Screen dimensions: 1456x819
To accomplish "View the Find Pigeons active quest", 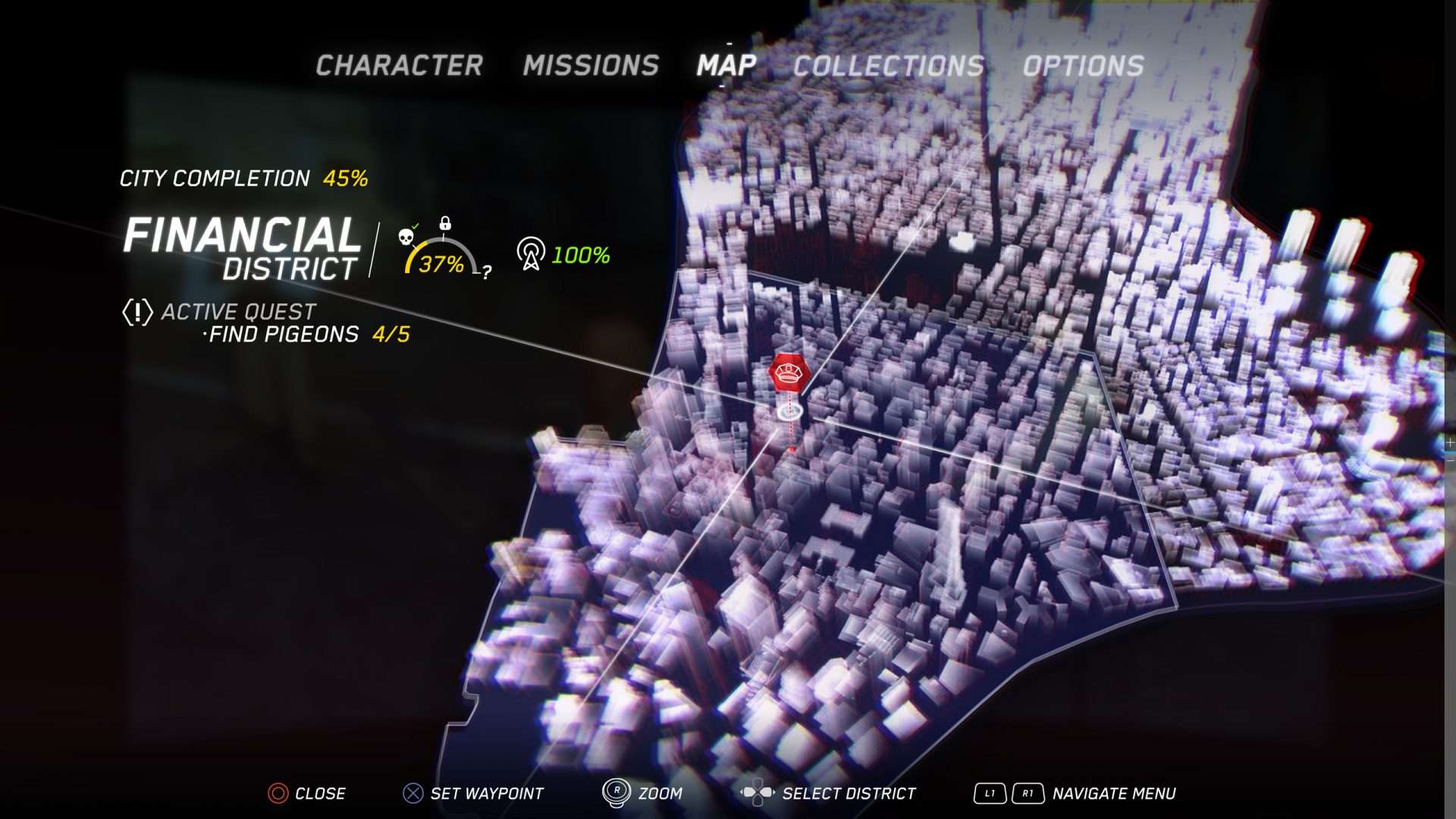I will click(x=283, y=334).
